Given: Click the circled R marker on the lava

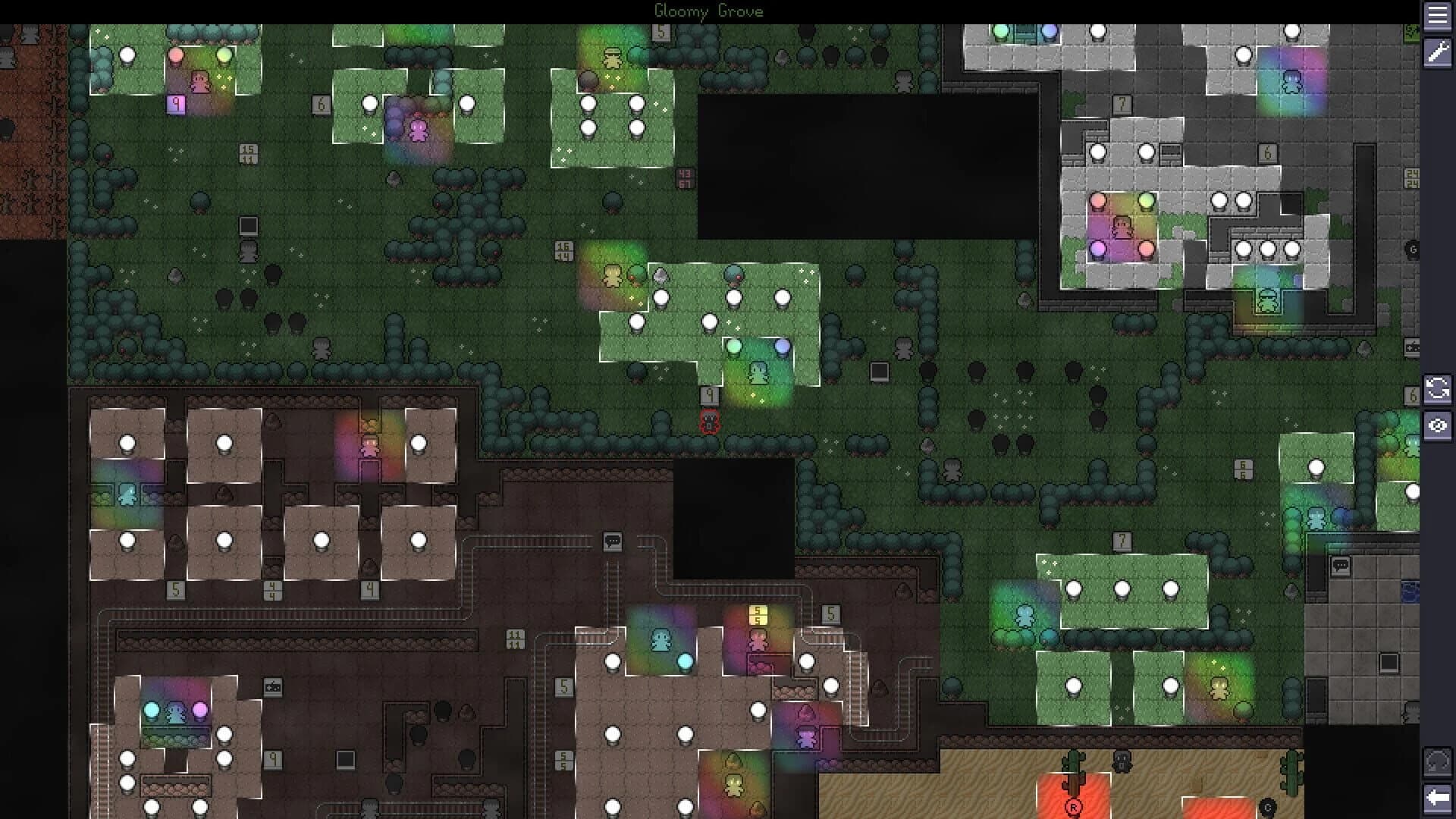Looking at the screenshot, I should [x=1073, y=807].
